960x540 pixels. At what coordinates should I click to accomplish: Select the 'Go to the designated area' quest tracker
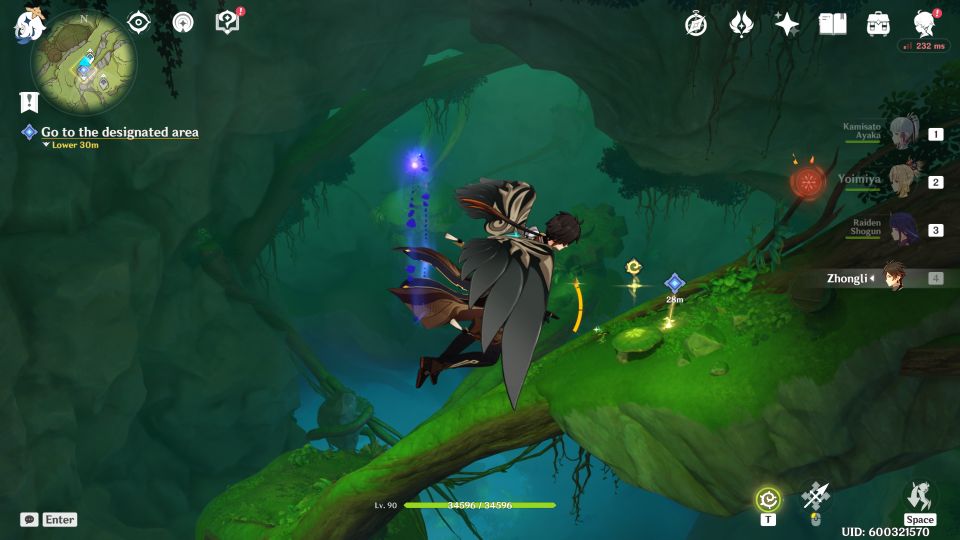(119, 132)
